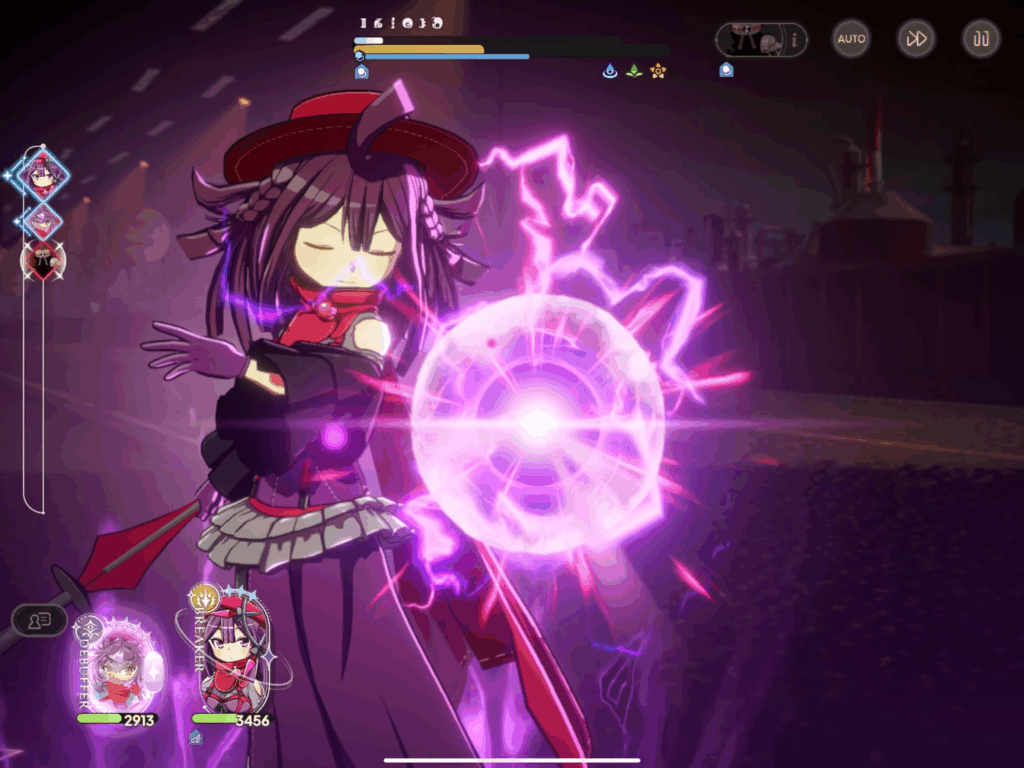Select the red-framed enemy turn order icon

pyautogui.click(x=43, y=261)
